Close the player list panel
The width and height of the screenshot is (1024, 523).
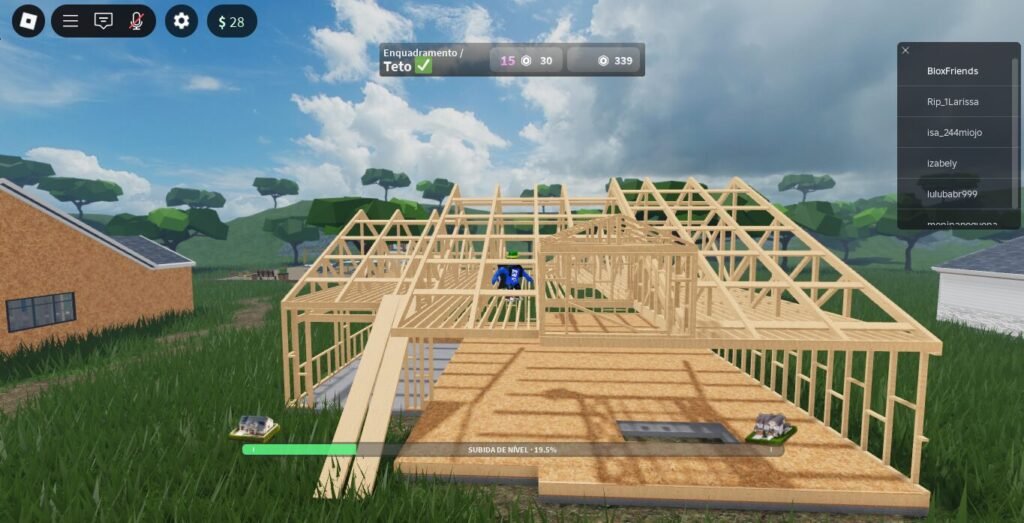905,50
